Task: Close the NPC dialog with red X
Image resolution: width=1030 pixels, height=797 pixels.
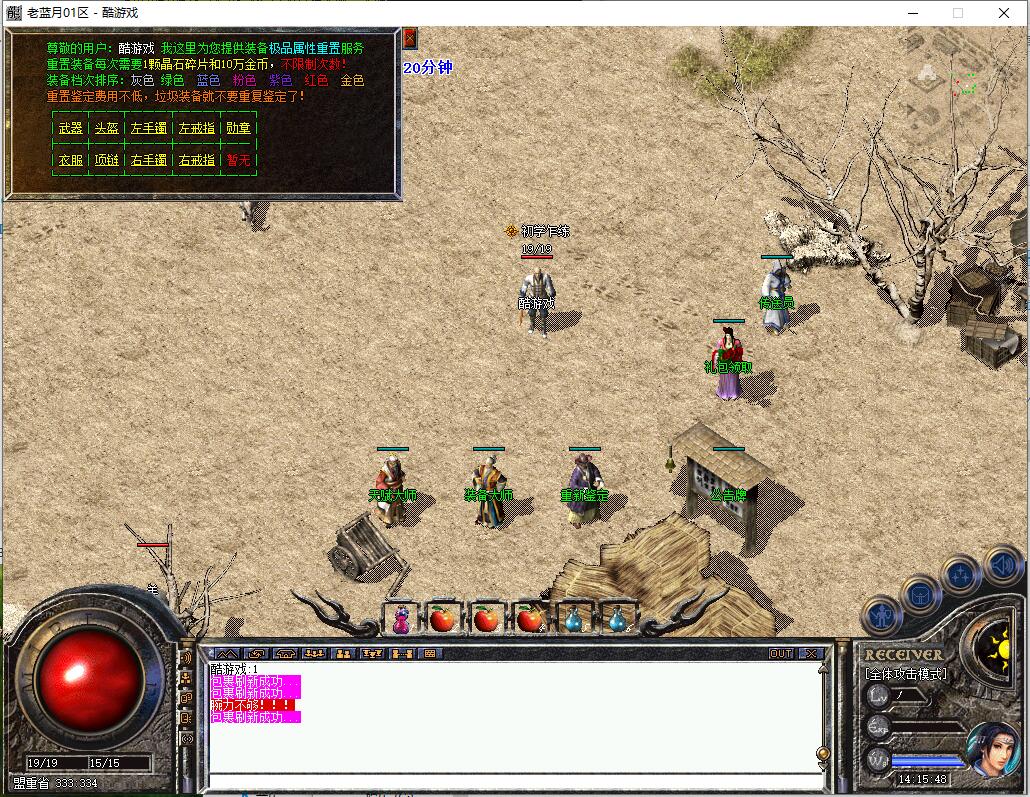Action: tap(410, 39)
